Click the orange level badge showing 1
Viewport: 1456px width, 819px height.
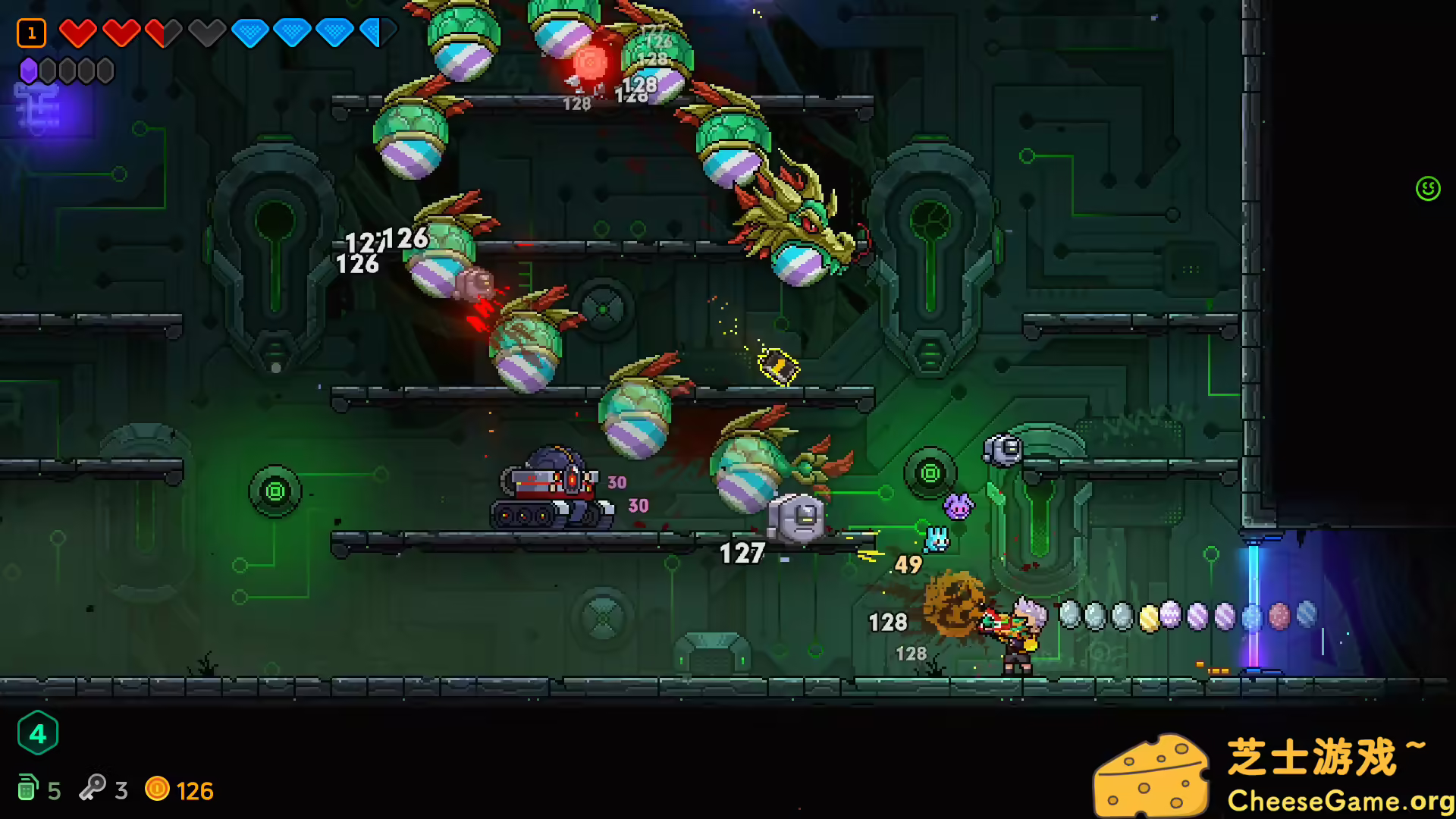(31, 32)
